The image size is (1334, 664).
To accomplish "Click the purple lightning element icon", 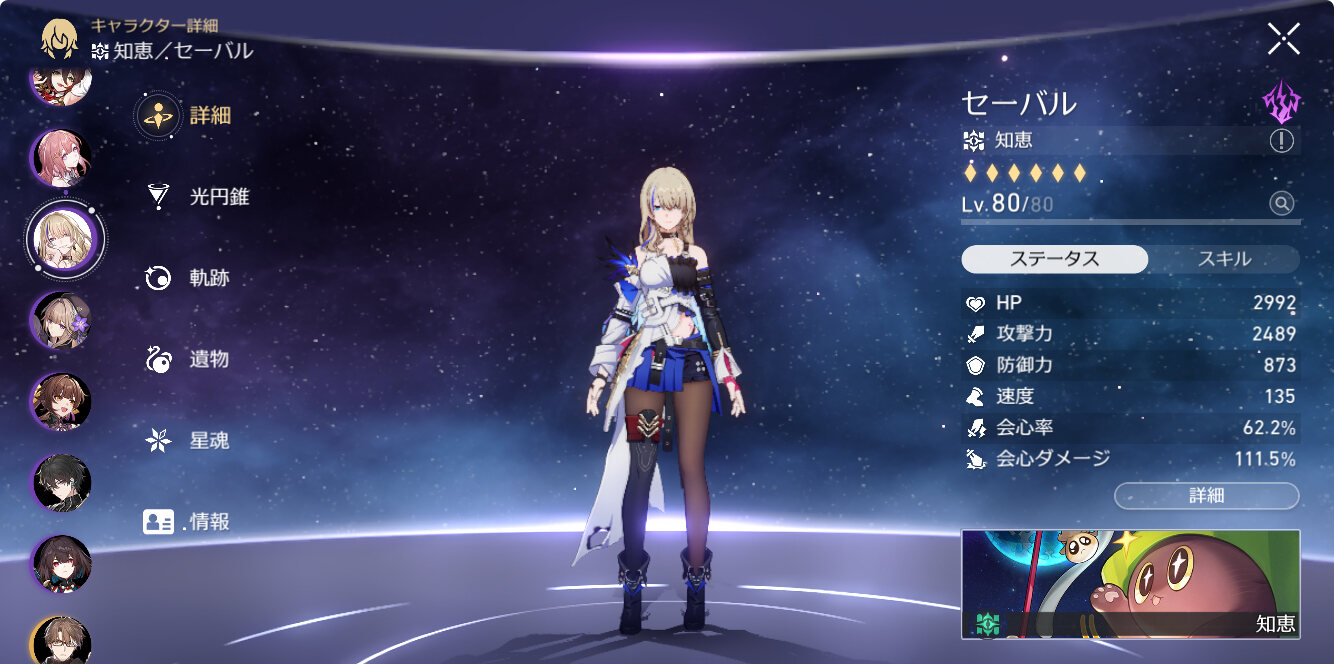I will (1281, 101).
